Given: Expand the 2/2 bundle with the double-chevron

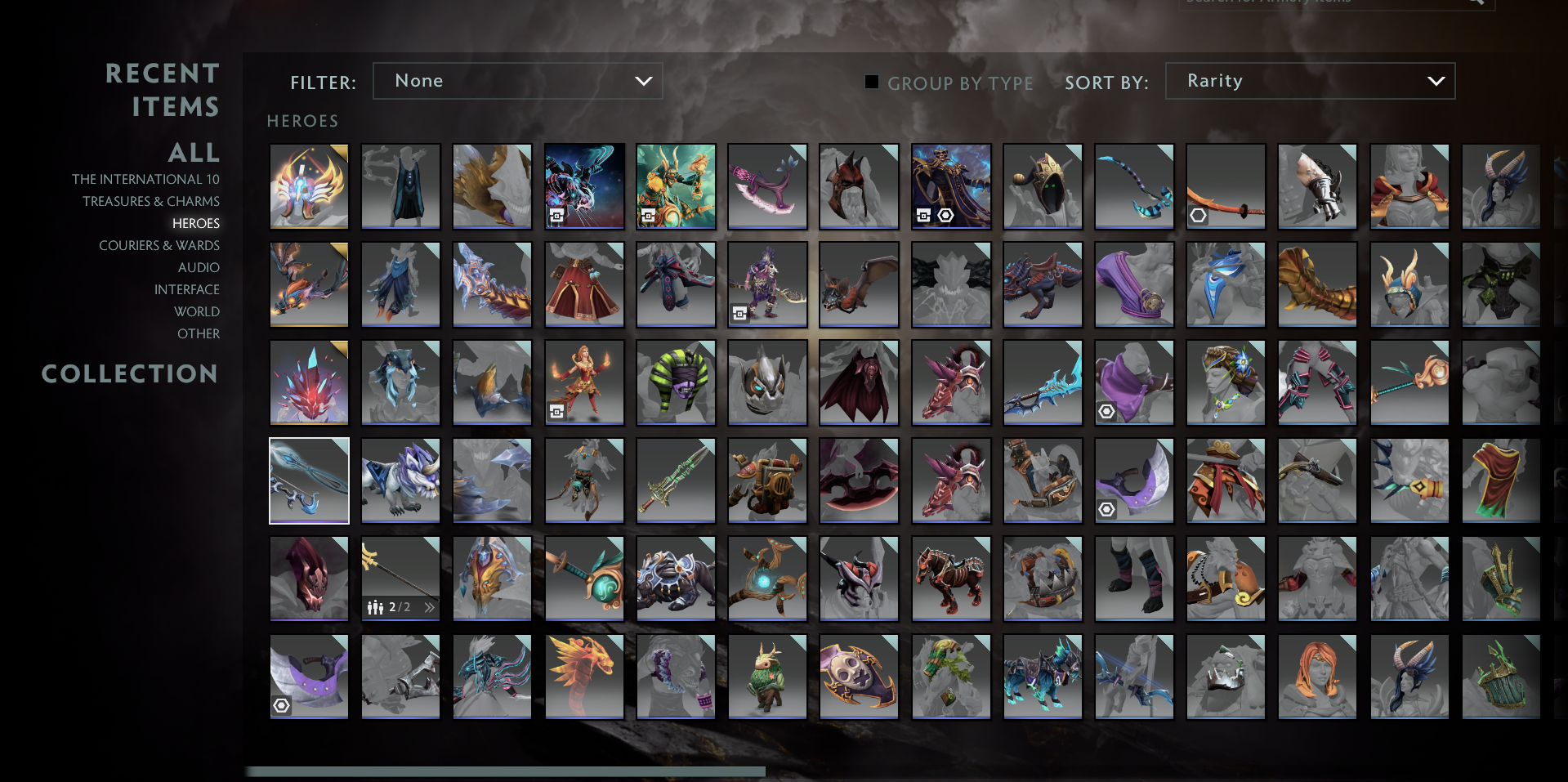Looking at the screenshot, I should (430, 607).
